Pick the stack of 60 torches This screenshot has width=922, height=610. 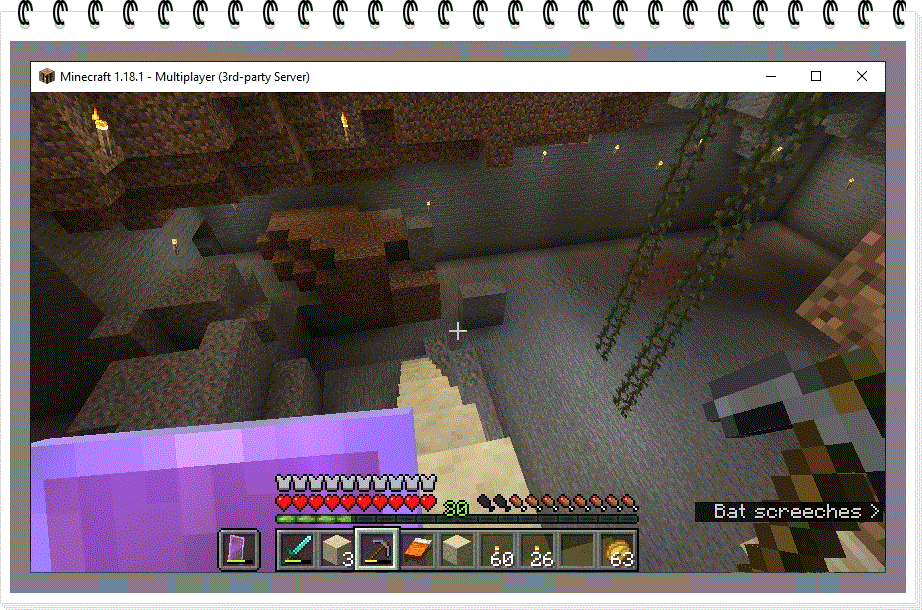pos(497,550)
